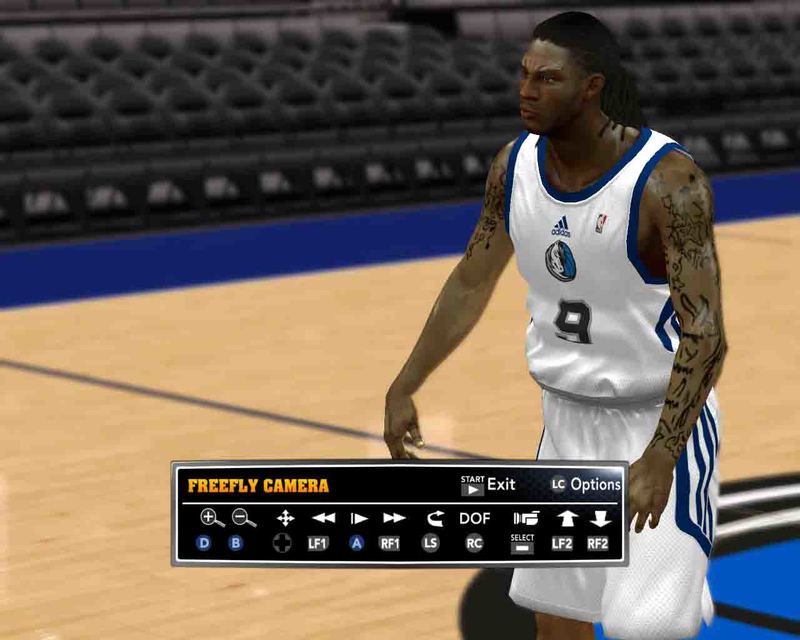The height and width of the screenshot is (640, 800).
Task: Hit the play/step forward icon
Action: pyautogui.click(x=357, y=518)
